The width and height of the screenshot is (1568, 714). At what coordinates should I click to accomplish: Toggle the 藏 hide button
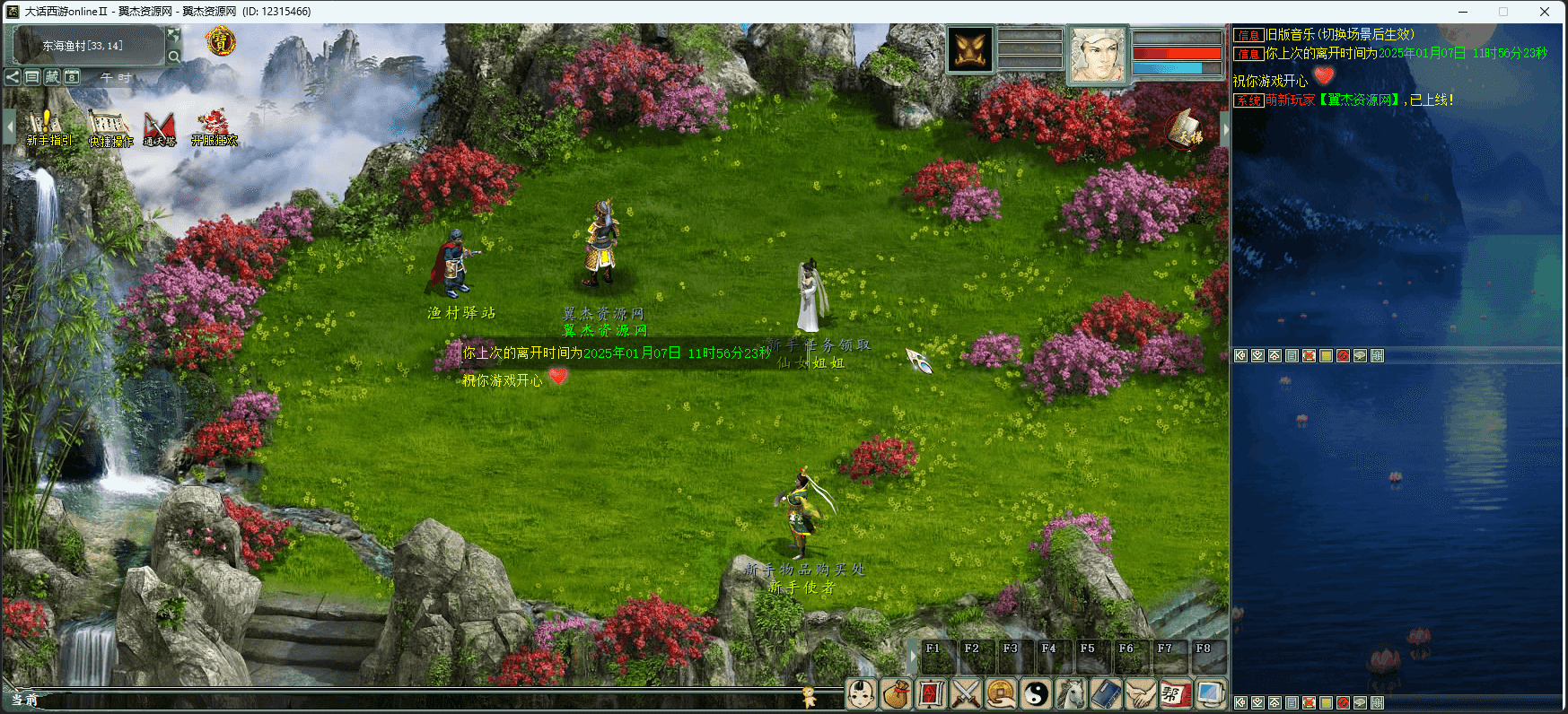[x=52, y=77]
